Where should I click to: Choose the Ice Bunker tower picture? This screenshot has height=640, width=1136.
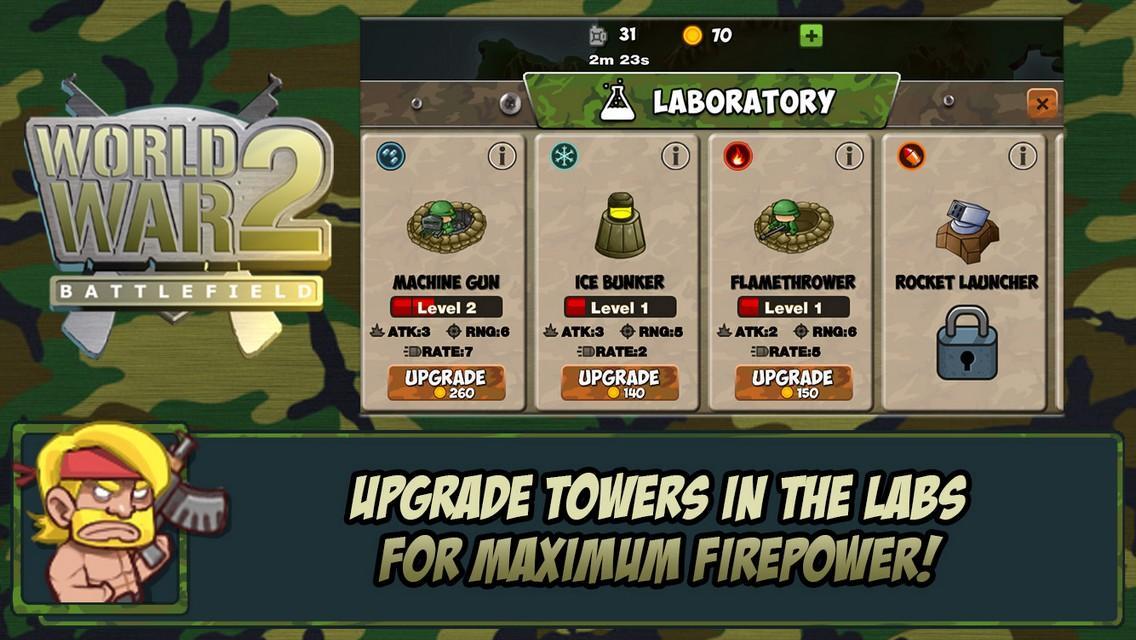[619, 224]
